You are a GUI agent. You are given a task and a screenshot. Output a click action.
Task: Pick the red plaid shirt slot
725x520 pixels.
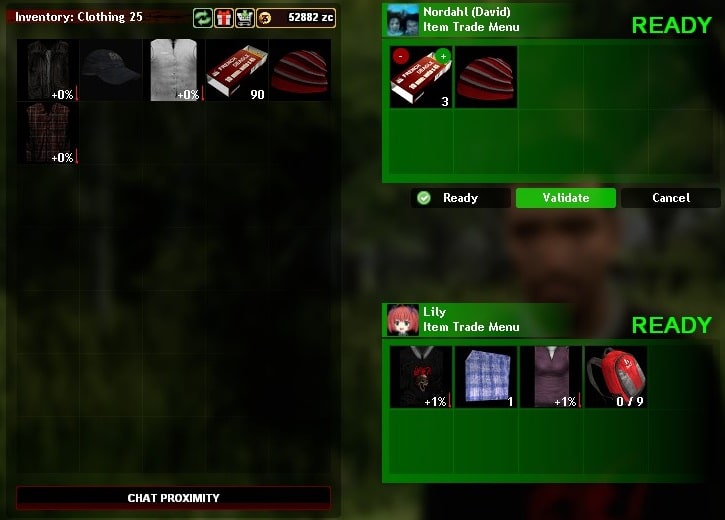click(47, 133)
